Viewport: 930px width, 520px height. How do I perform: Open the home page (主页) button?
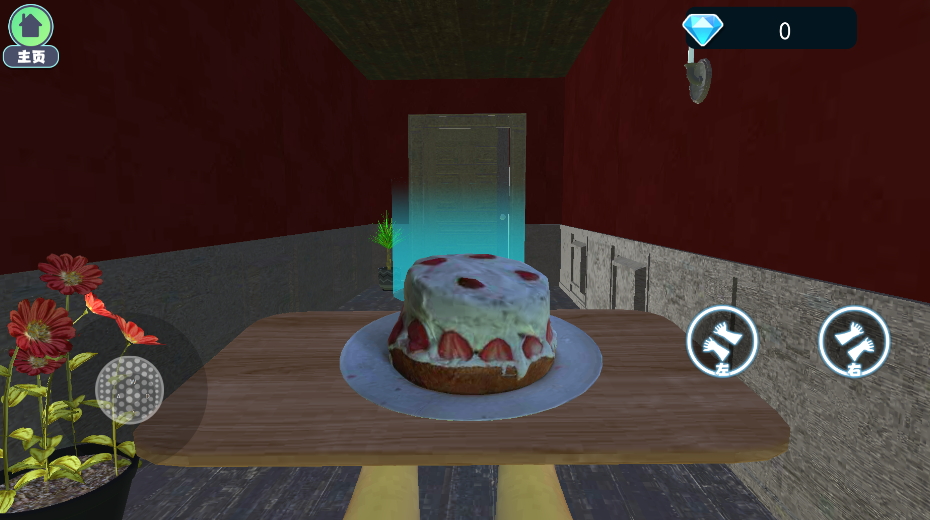coord(31,34)
